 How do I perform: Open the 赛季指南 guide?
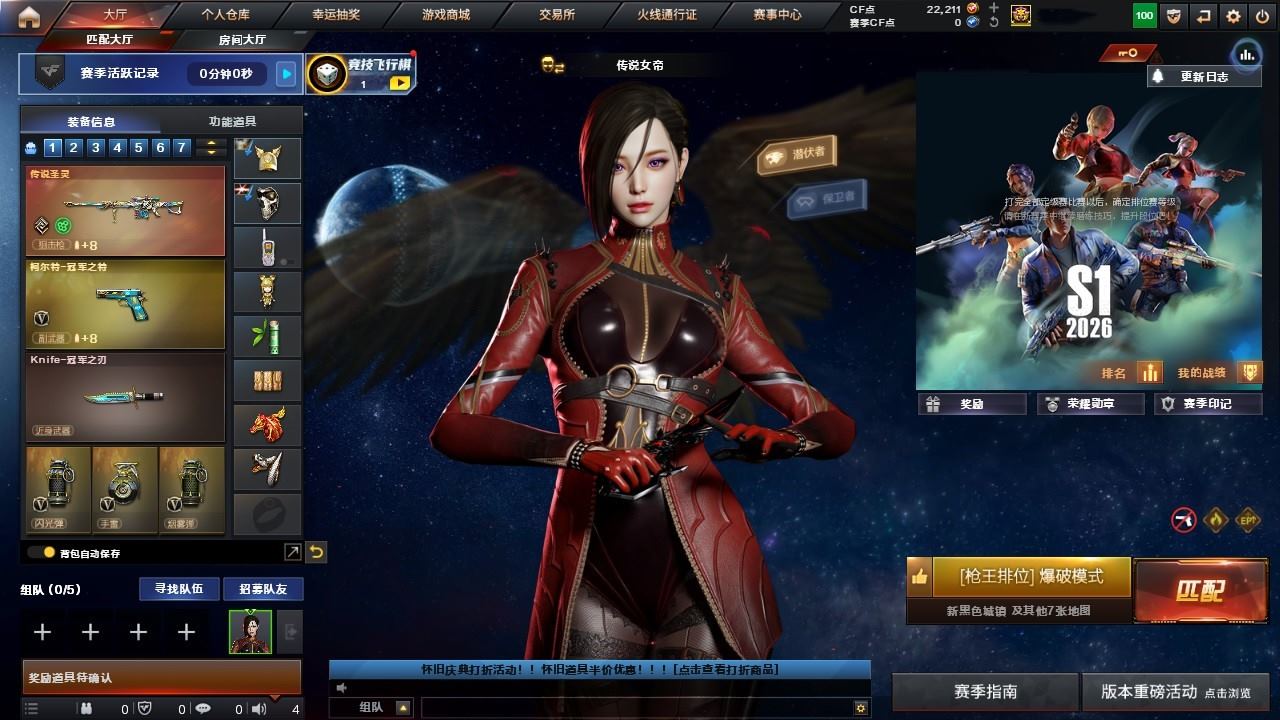tap(985, 691)
